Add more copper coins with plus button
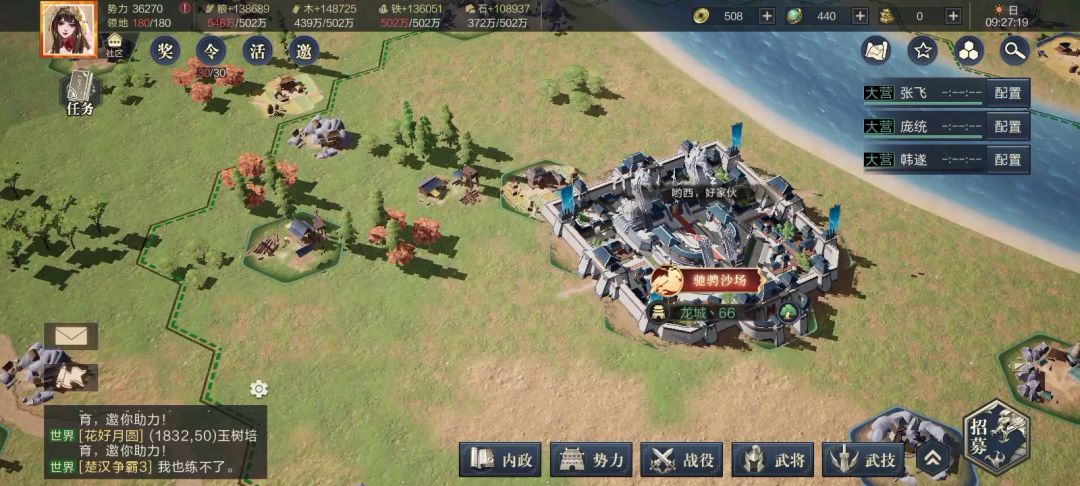 click(x=767, y=16)
